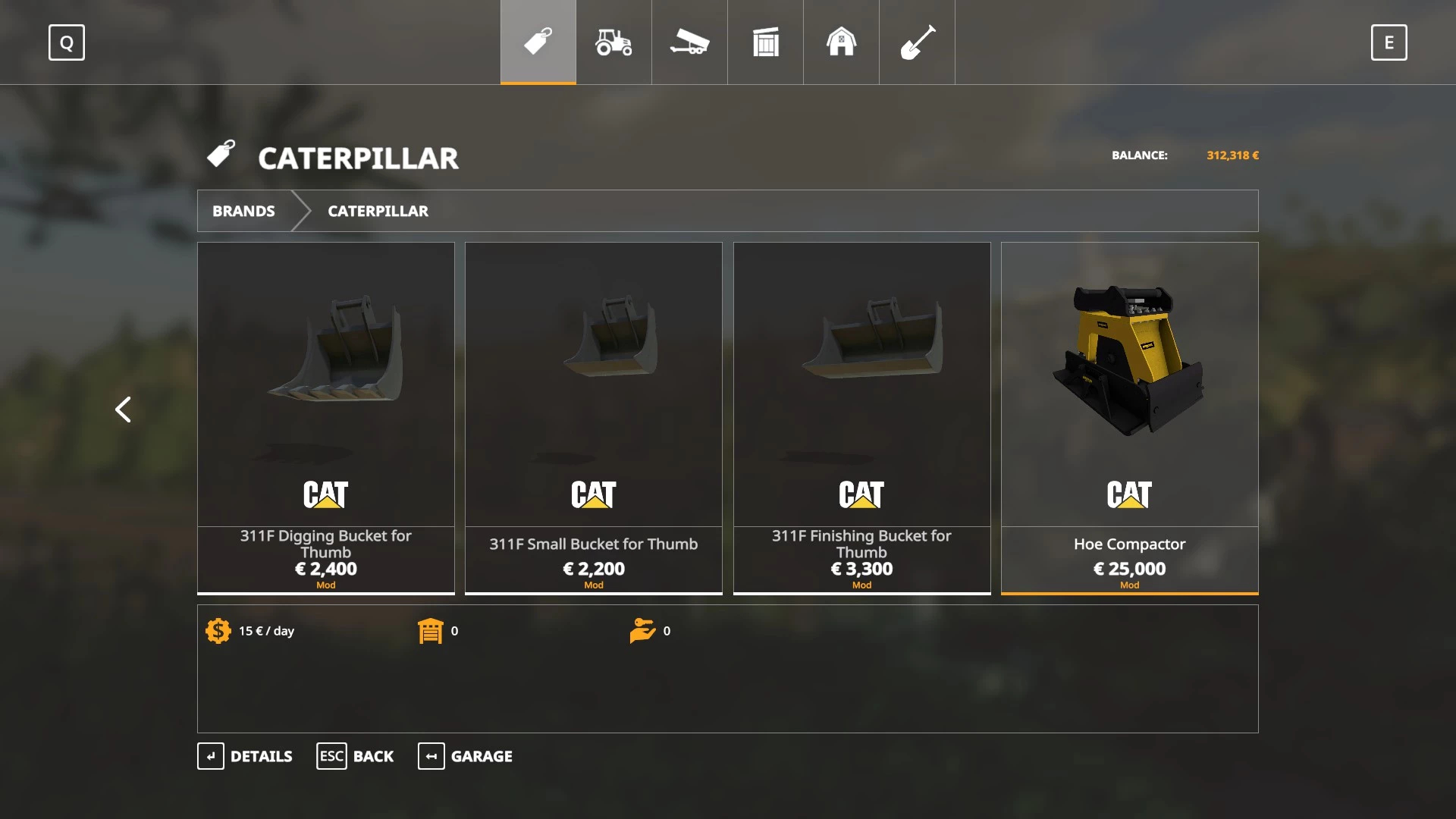1456x819 pixels.
Task: Open the tractor vehicles tab
Action: point(613,42)
